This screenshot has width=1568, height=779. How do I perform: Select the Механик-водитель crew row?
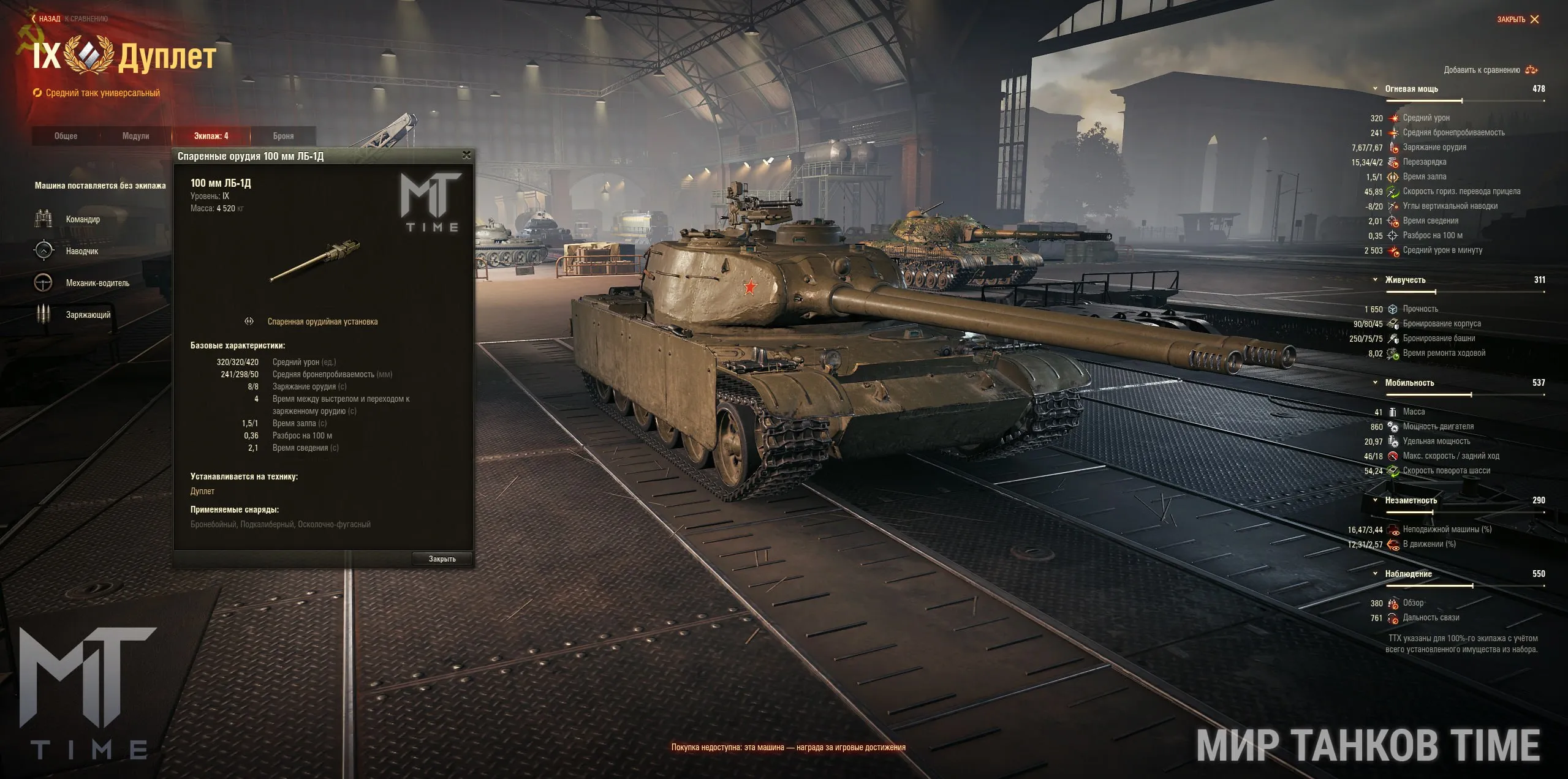point(97,283)
